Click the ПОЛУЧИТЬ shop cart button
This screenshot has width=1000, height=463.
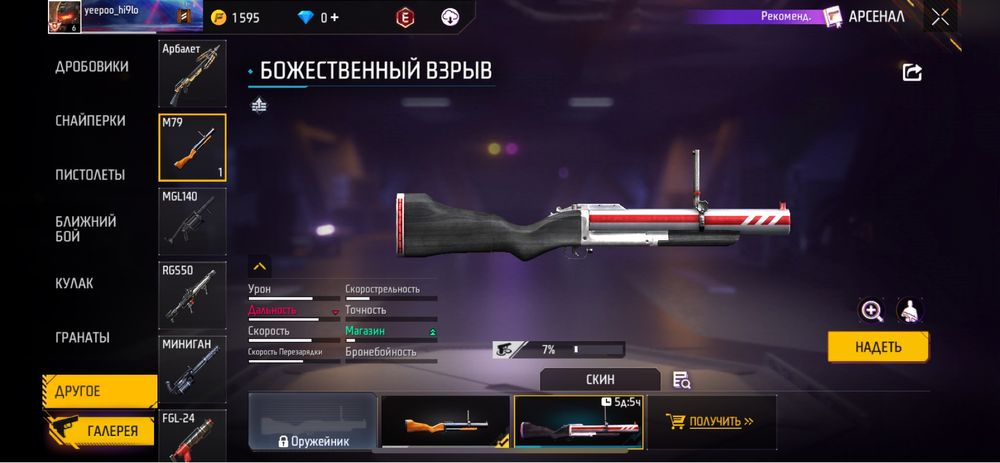(x=712, y=422)
